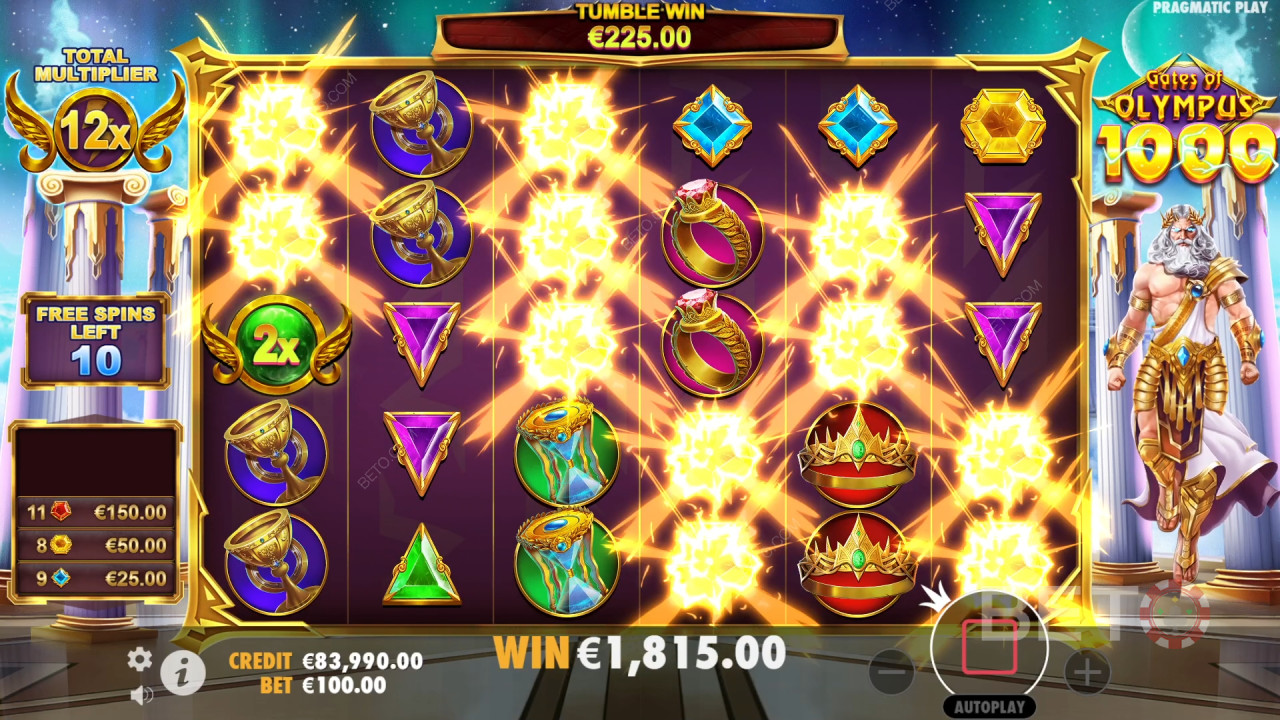The width and height of the screenshot is (1280, 720).
Task: Increase the bet with plus button
Action: (1087, 671)
